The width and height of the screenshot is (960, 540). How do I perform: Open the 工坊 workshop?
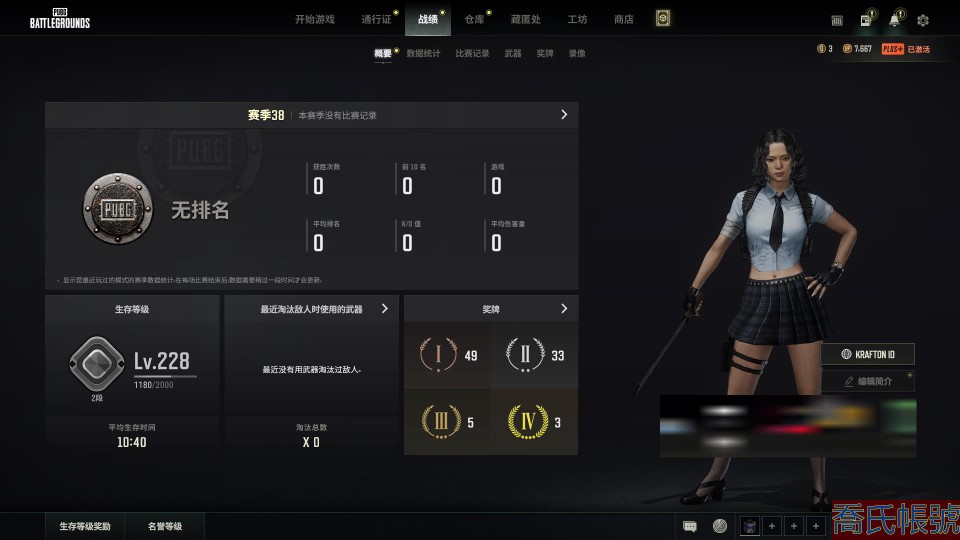[577, 19]
